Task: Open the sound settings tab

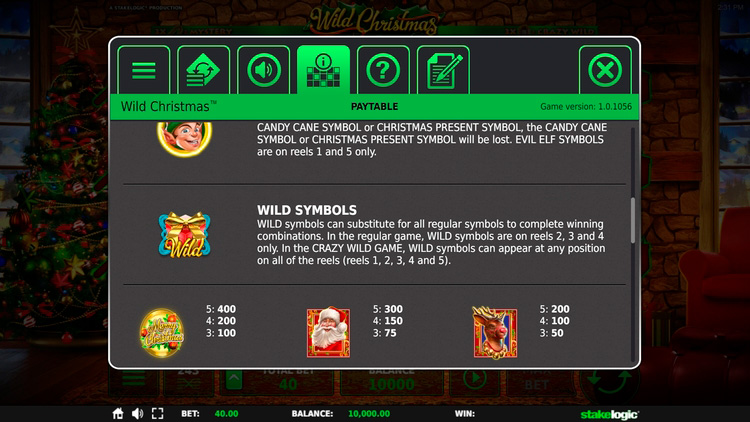Action: click(x=264, y=70)
